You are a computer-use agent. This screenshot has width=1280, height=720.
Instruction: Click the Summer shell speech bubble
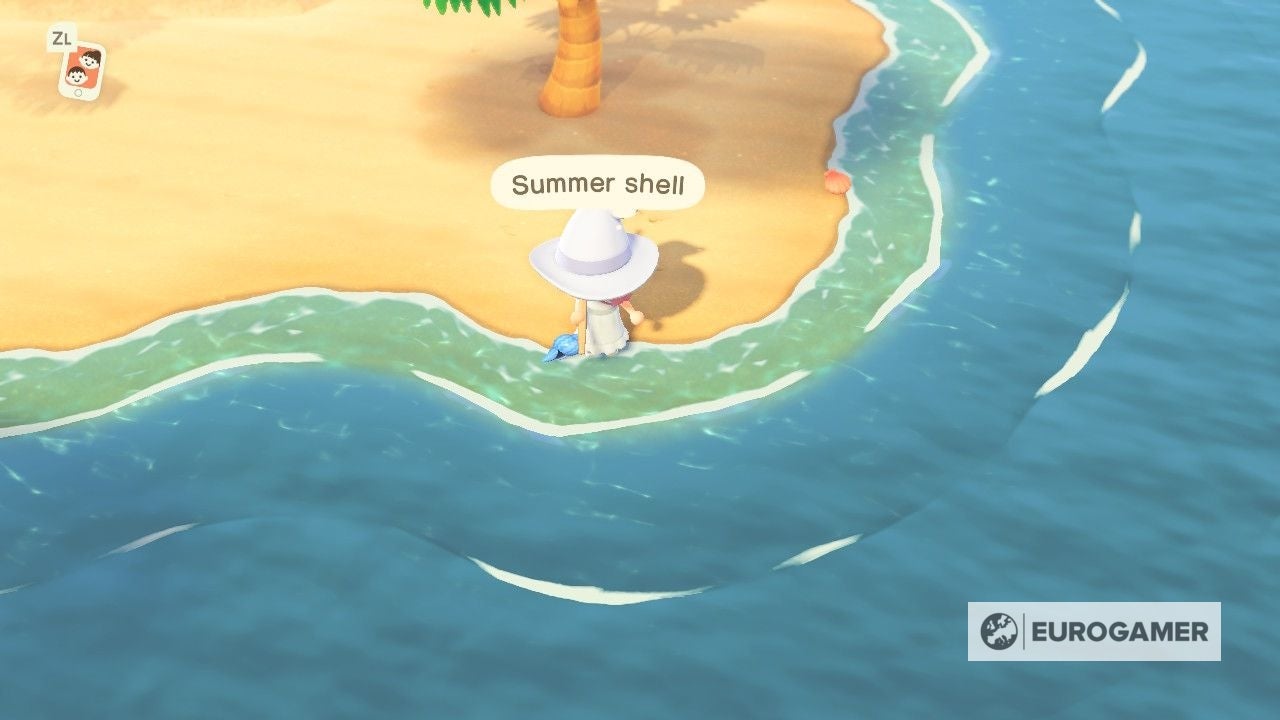point(598,183)
